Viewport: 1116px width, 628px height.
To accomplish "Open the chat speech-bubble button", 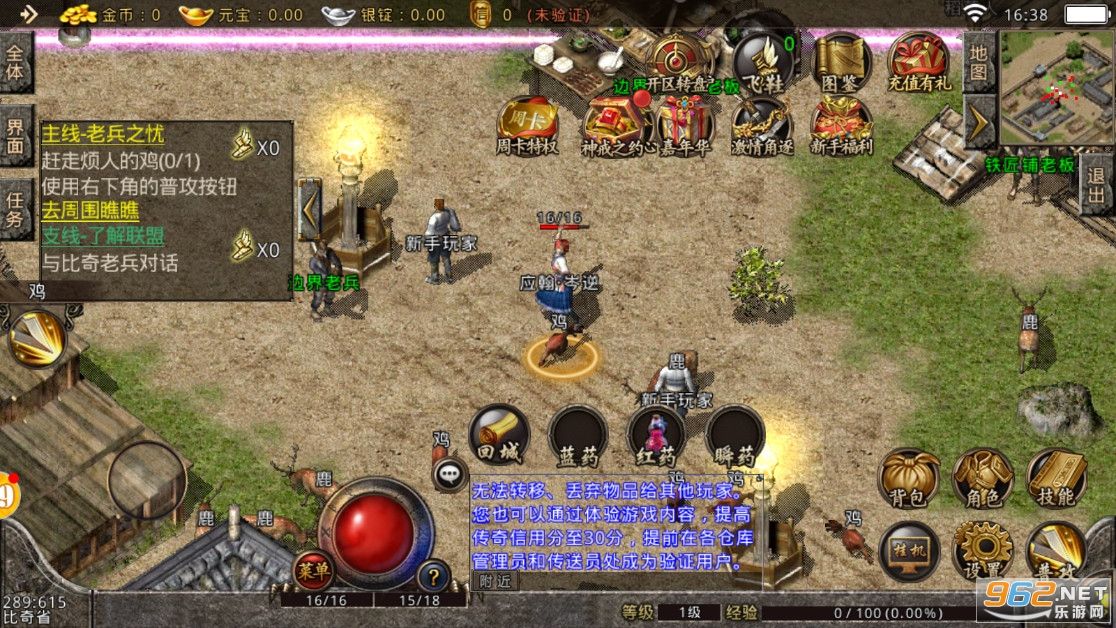I will (x=450, y=472).
